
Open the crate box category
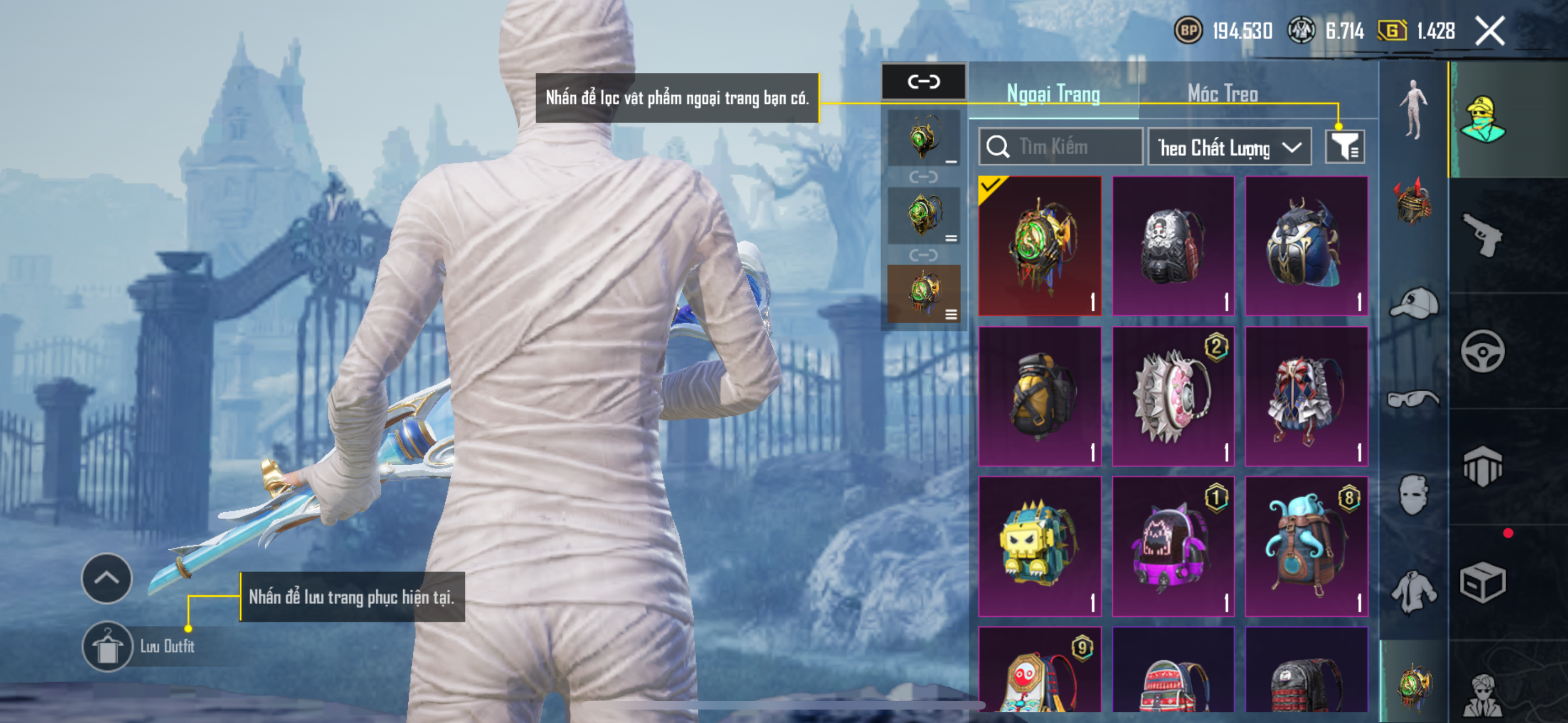[1483, 582]
